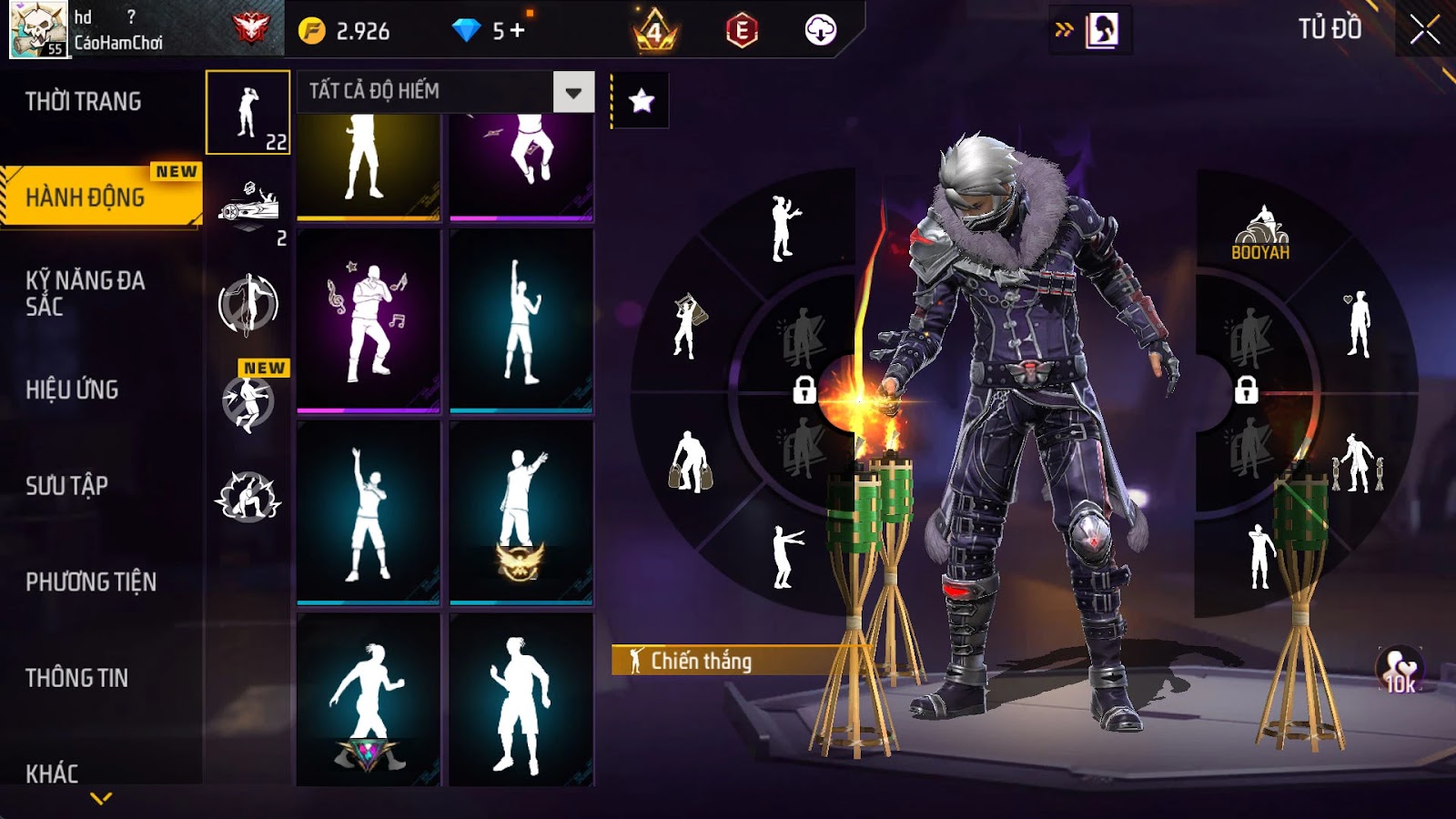Open the Phương Tiện category
The width and height of the screenshot is (1456, 819).
(x=91, y=582)
